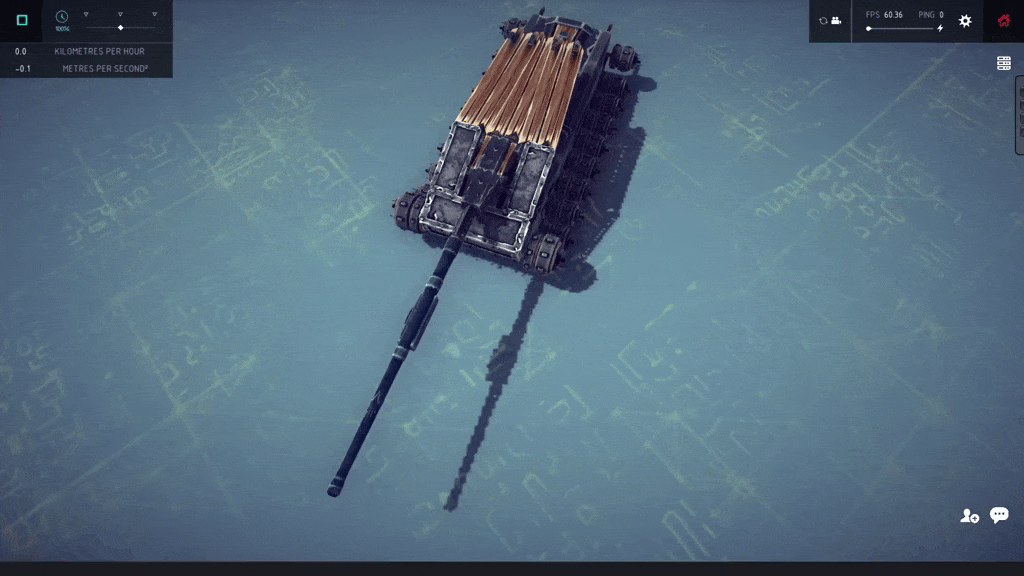
Task: Expand the collapsed side panel on the right edge
Action: 1019,115
